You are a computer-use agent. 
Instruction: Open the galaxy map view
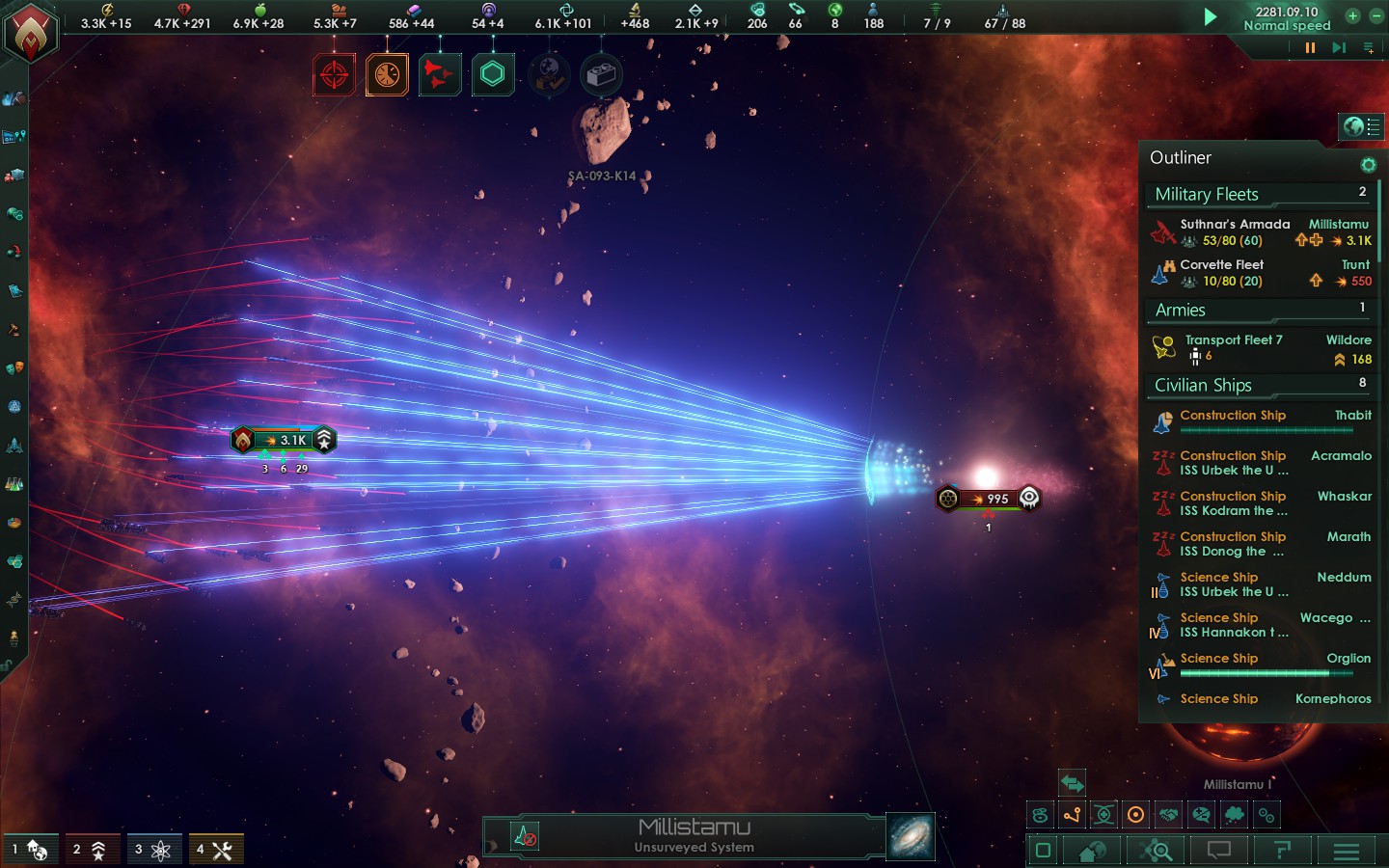coord(910,835)
